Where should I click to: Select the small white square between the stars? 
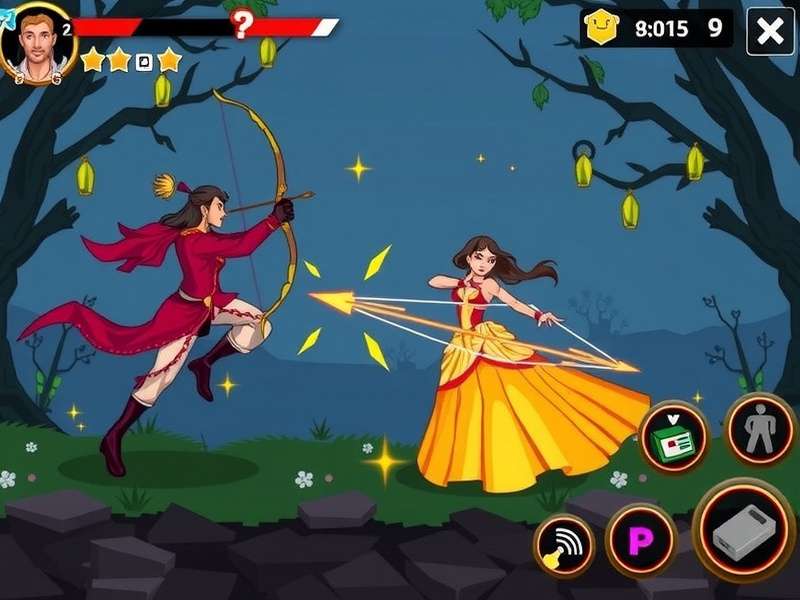[143, 62]
